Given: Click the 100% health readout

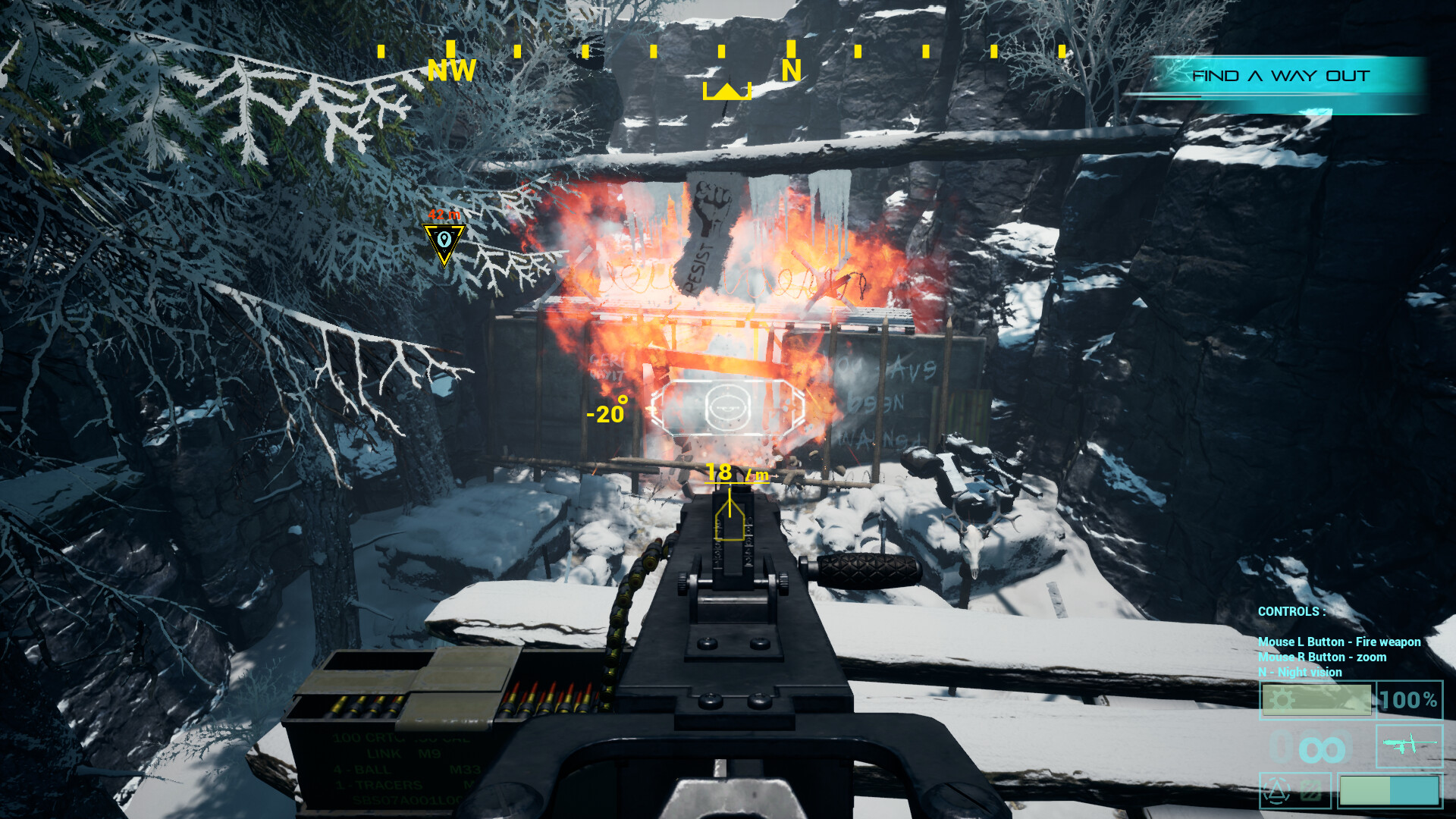Looking at the screenshot, I should 1407,700.
